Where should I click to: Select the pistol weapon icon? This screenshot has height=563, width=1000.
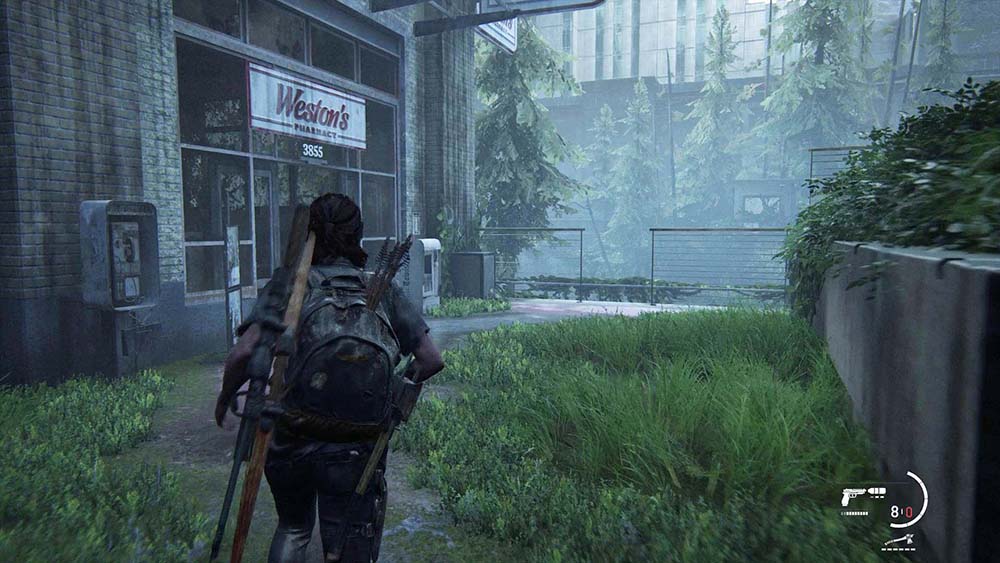[x=853, y=494]
